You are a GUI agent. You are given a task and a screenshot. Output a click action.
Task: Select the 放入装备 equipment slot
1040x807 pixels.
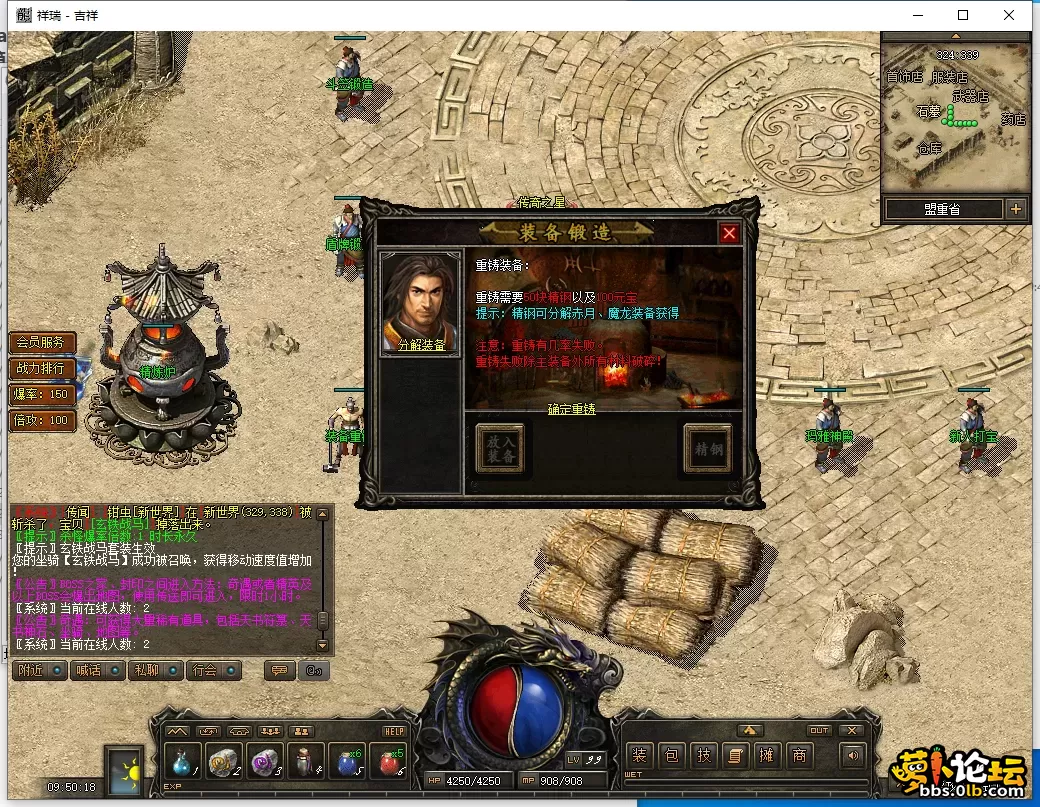500,449
